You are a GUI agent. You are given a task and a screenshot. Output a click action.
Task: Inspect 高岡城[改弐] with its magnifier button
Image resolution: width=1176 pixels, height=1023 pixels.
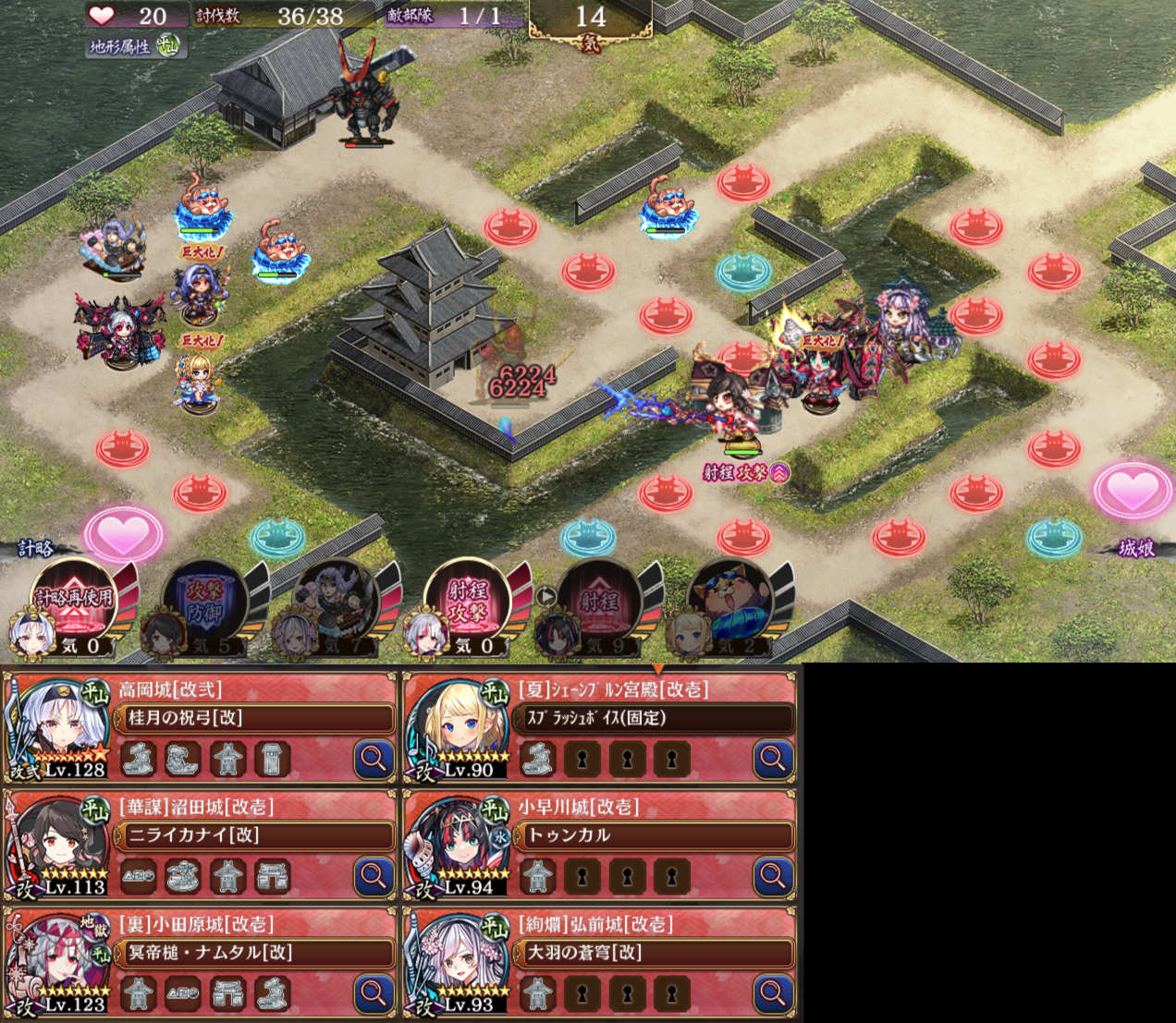coord(374,759)
